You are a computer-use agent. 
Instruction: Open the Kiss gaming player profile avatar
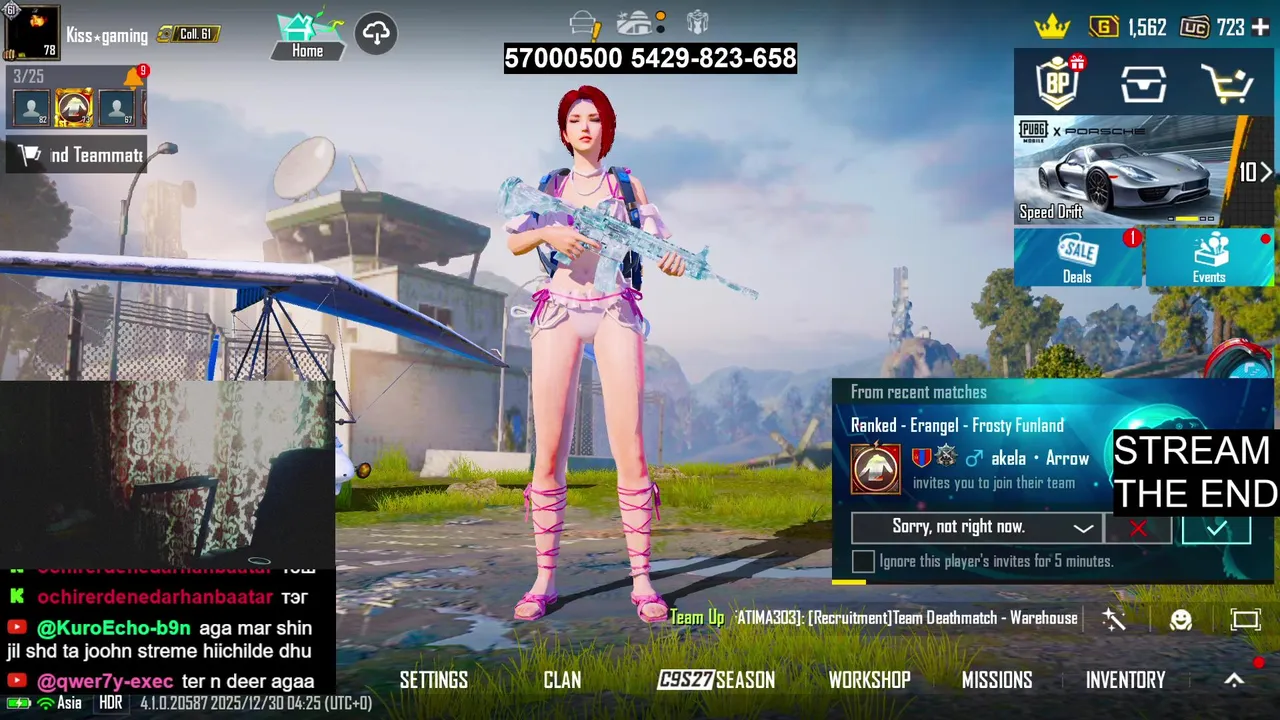pyautogui.click(x=31, y=33)
